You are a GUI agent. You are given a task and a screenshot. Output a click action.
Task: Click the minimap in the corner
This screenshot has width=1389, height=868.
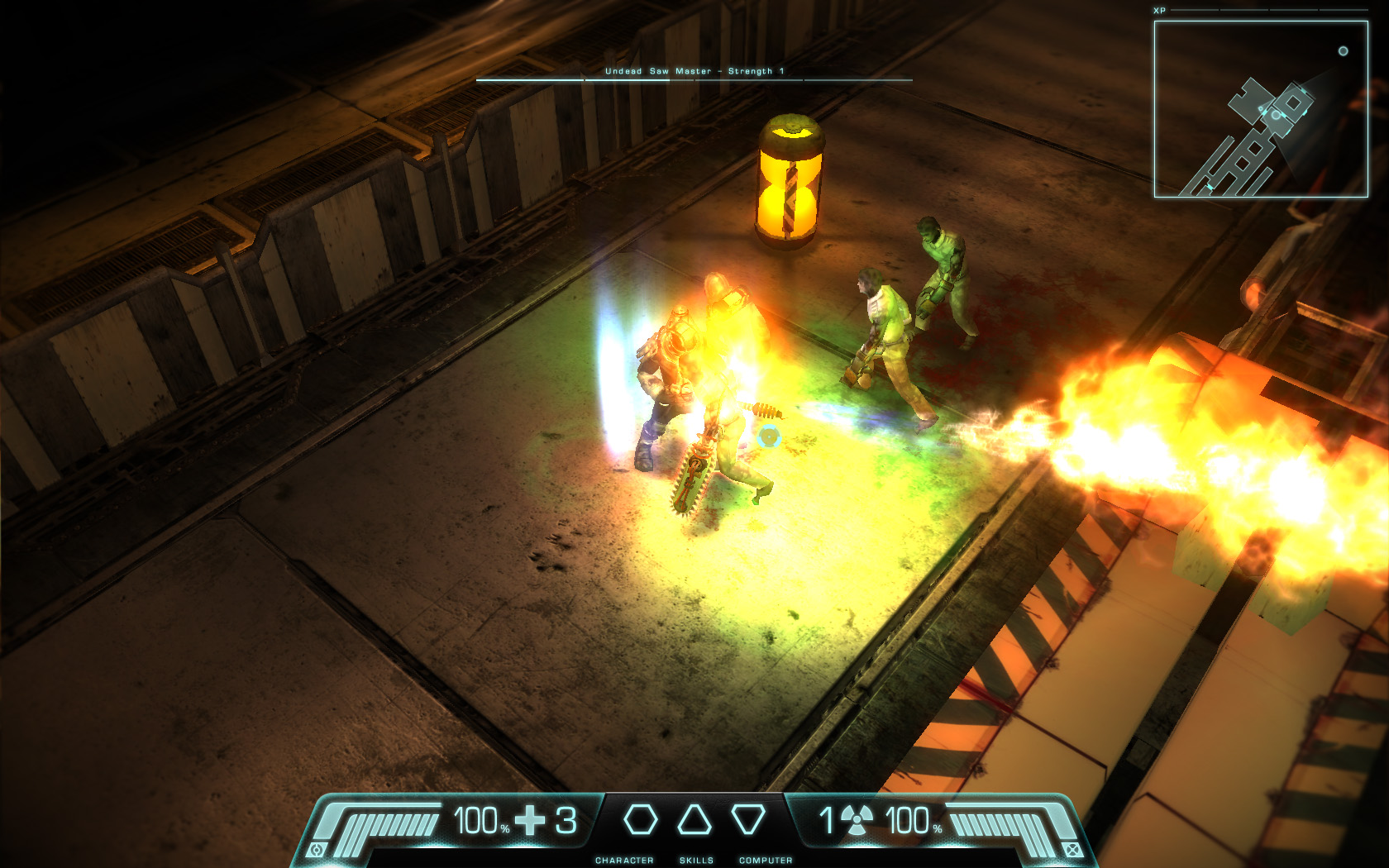(1261, 109)
